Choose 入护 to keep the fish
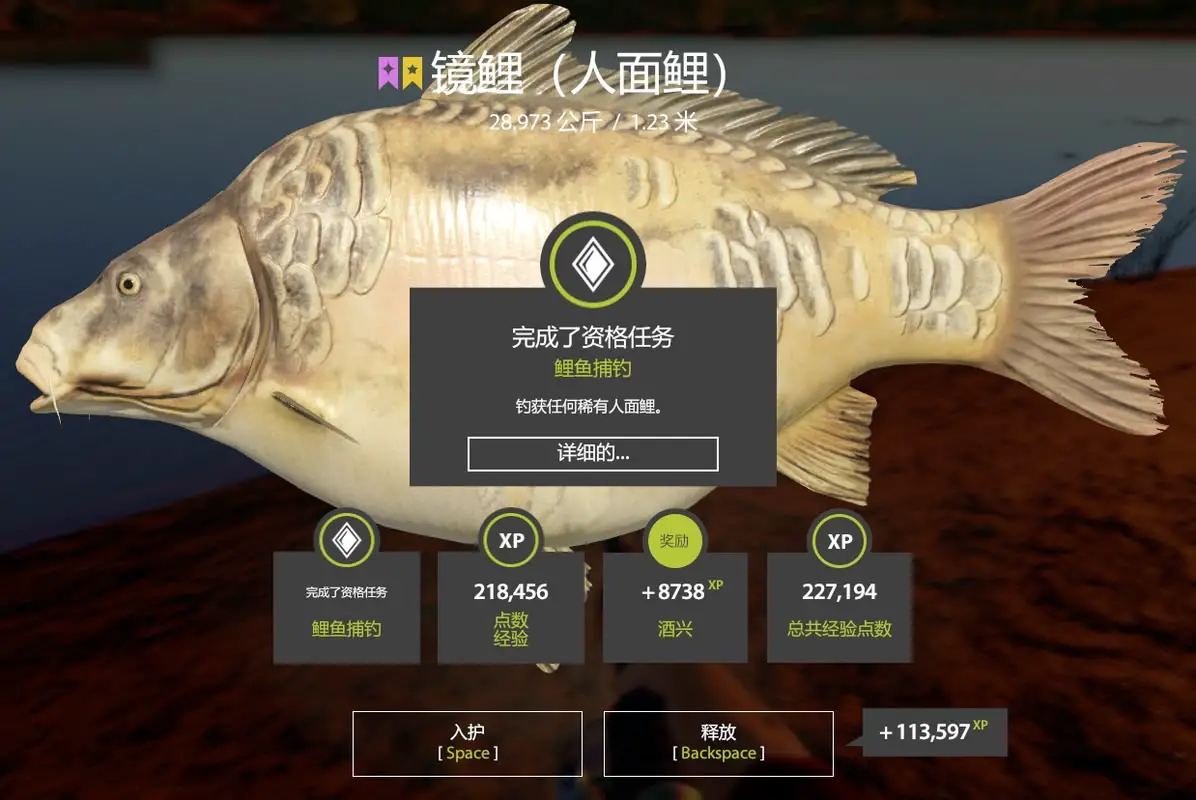Viewport: 1196px width, 800px height. [467, 743]
